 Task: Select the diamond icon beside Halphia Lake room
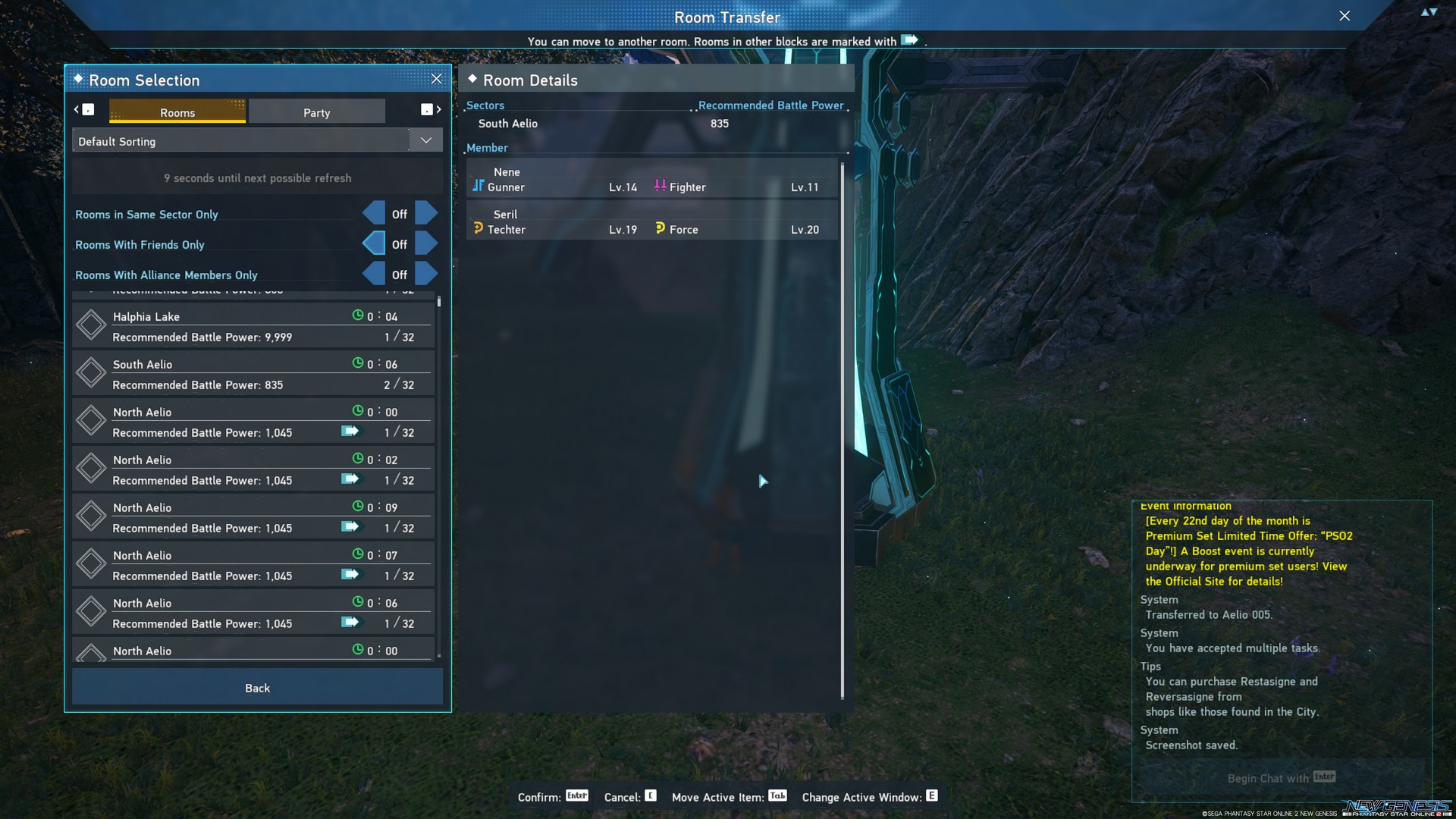point(91,325)
